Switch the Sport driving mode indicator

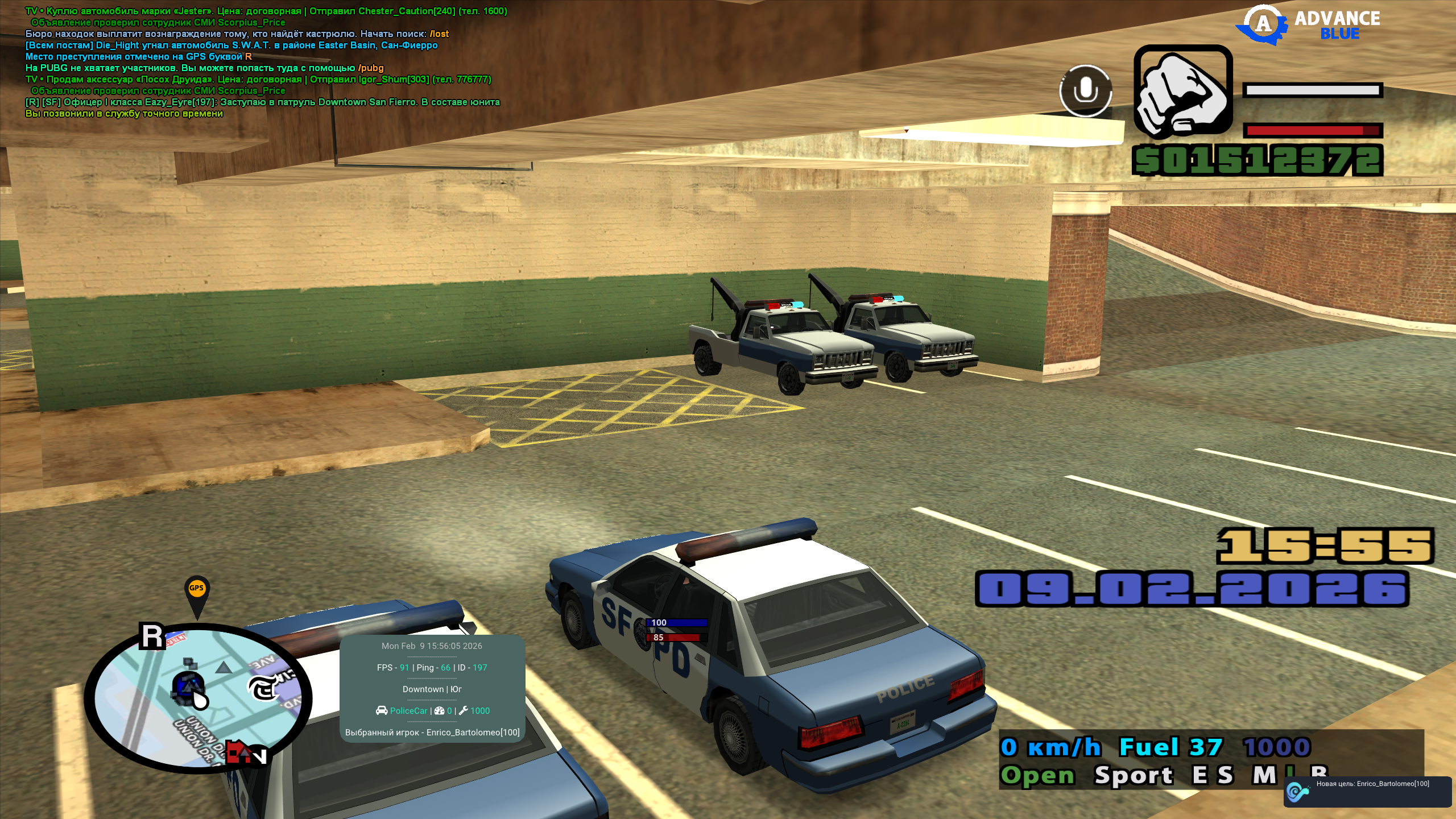[x=1134, y=775]
